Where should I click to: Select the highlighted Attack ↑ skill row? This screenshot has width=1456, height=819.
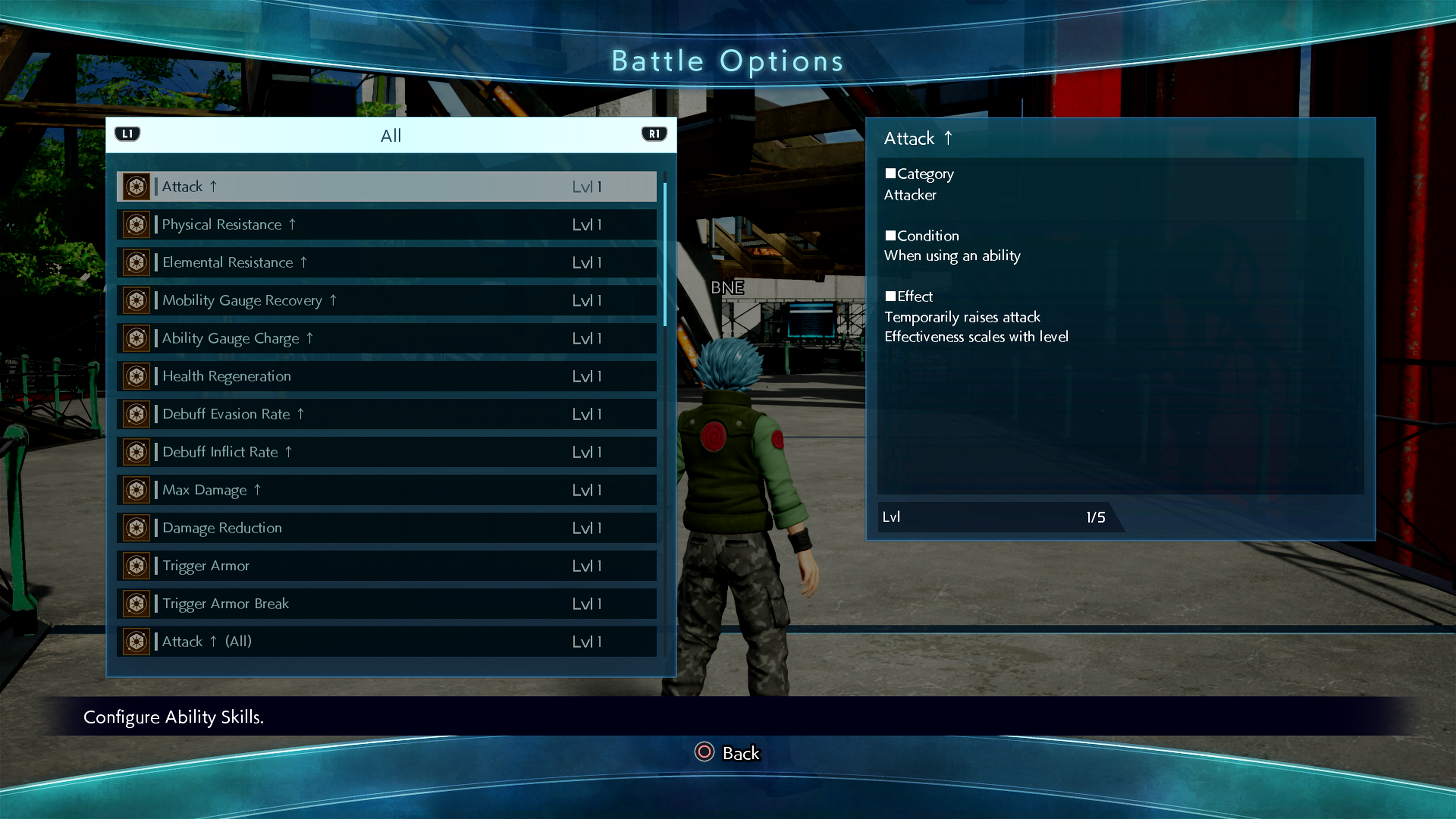click(x=387, y=187)
